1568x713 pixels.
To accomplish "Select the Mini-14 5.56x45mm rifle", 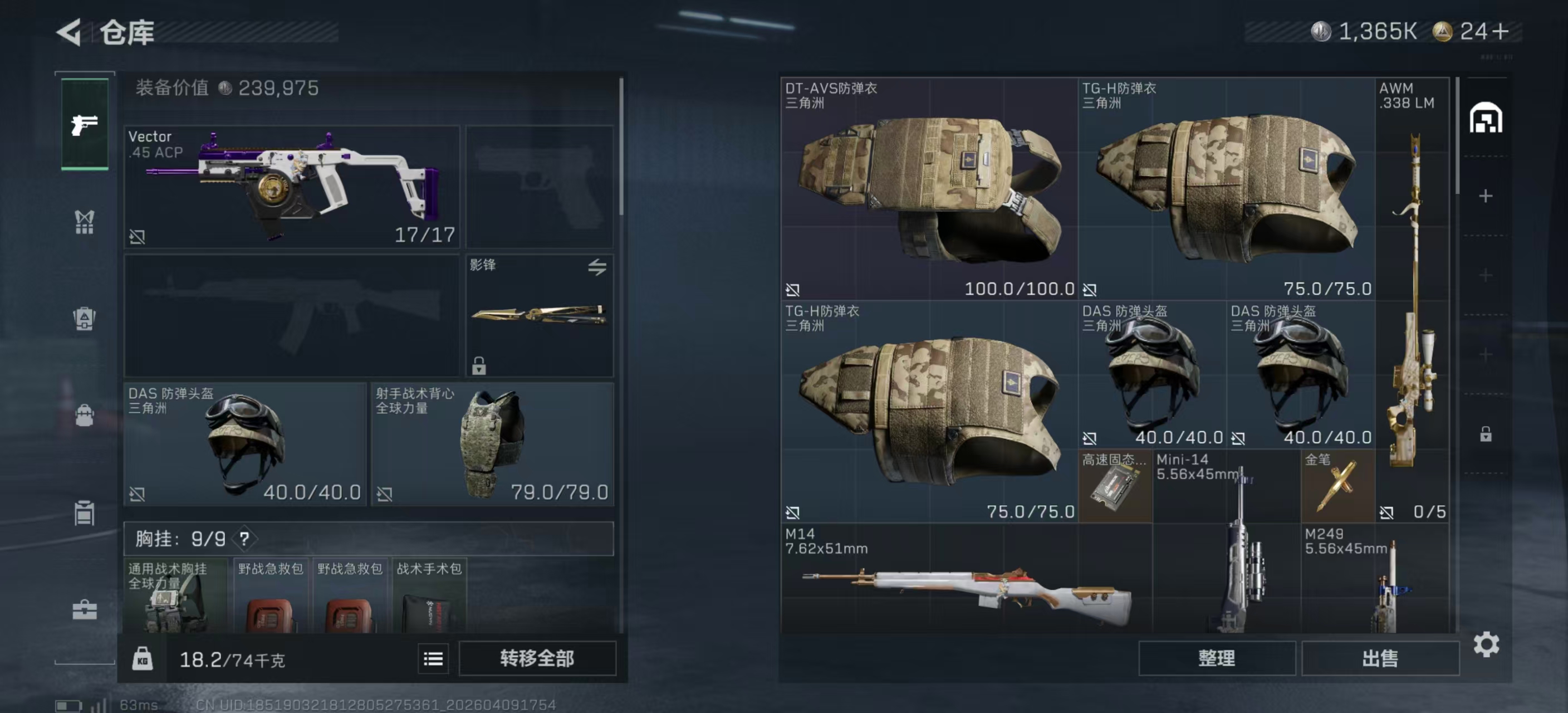I will point(1227,542).
